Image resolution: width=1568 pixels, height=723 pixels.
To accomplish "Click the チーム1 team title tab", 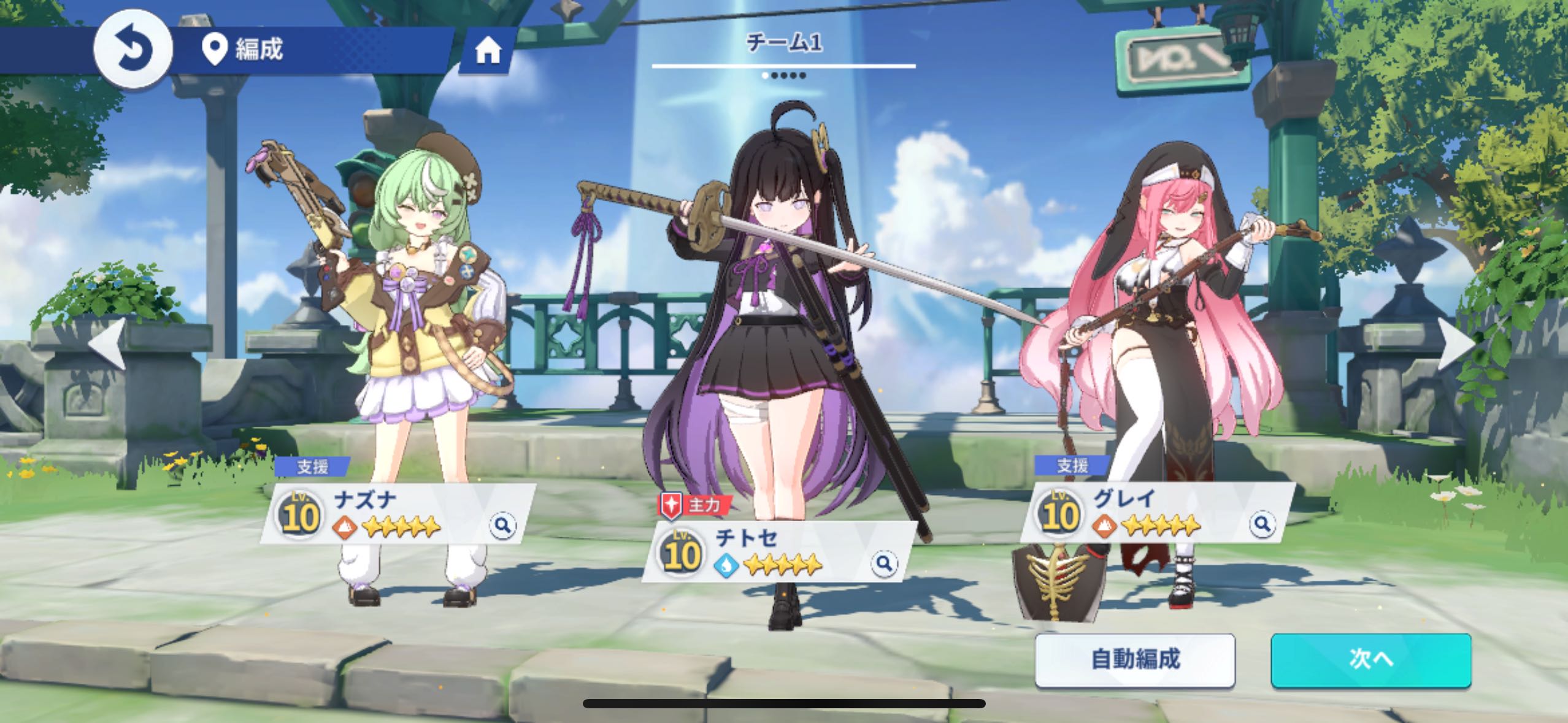I will pos(783,43).
